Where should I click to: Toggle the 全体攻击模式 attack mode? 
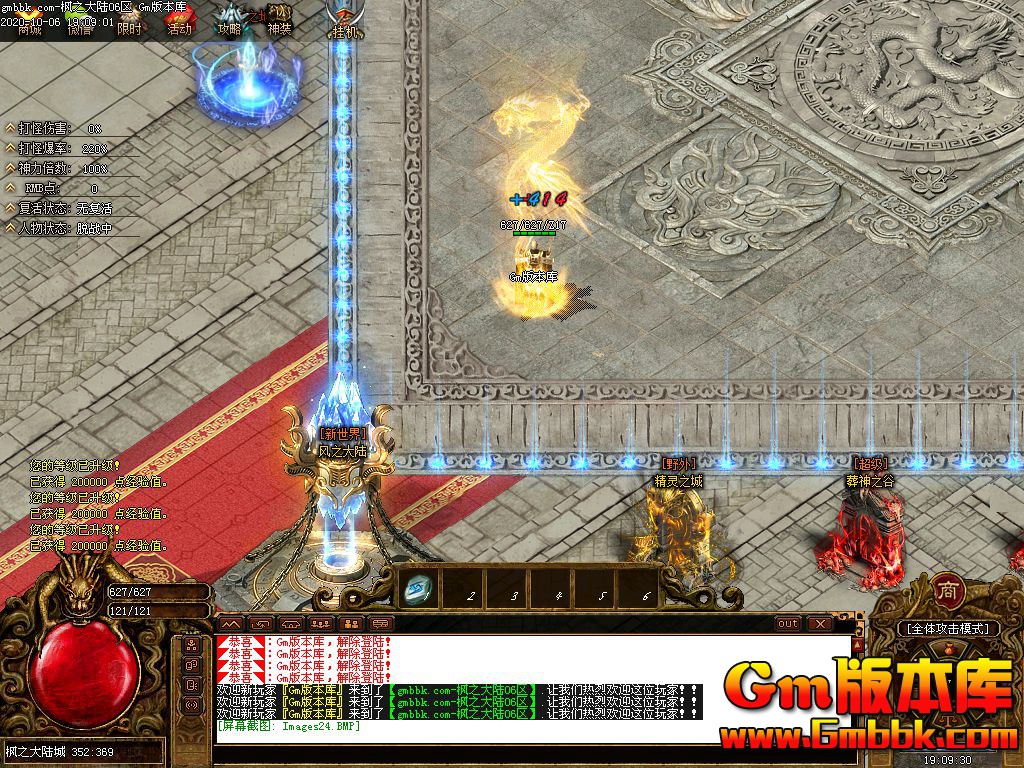(947, 629)
